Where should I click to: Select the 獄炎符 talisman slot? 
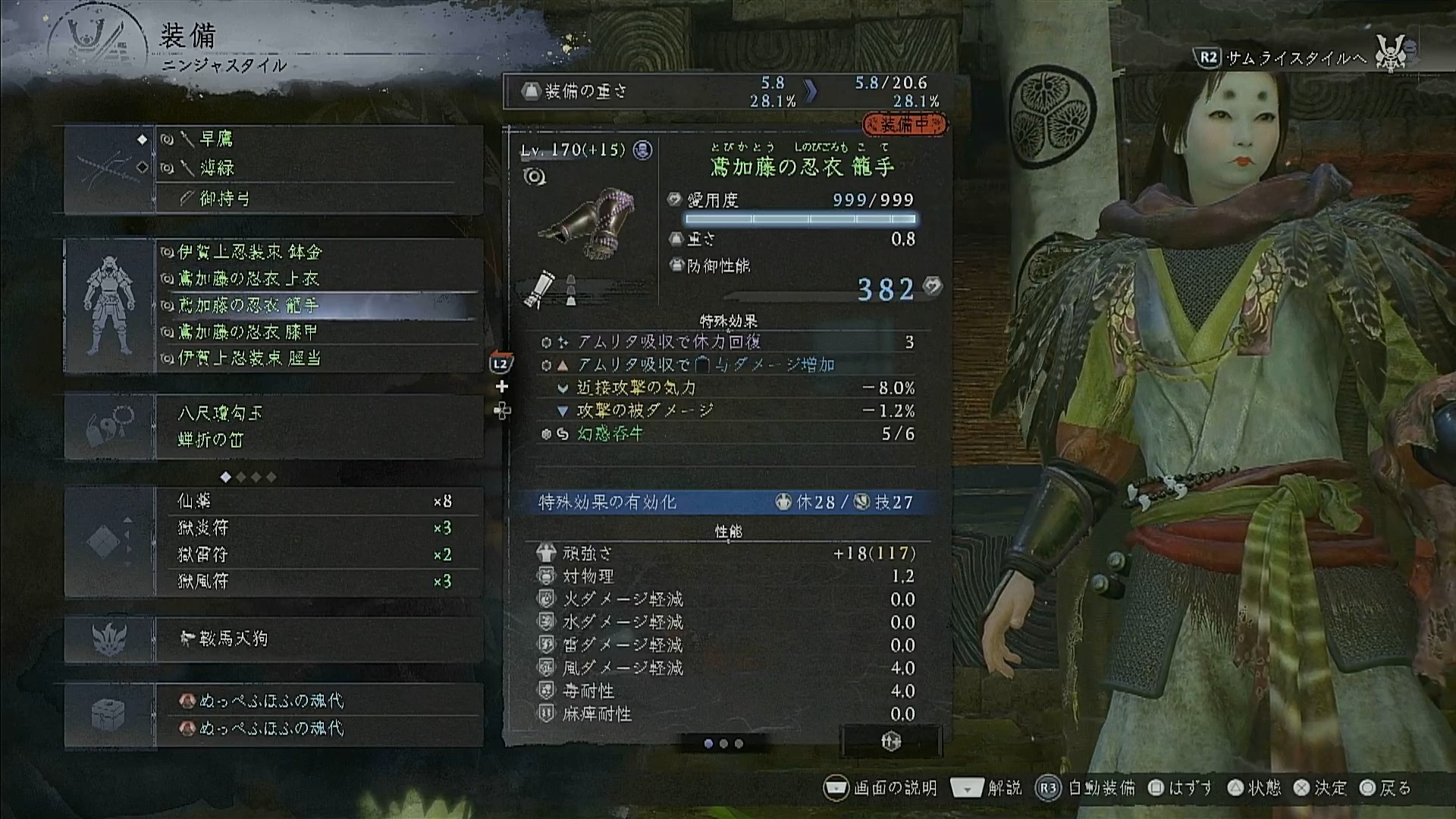tap(318, 528)
